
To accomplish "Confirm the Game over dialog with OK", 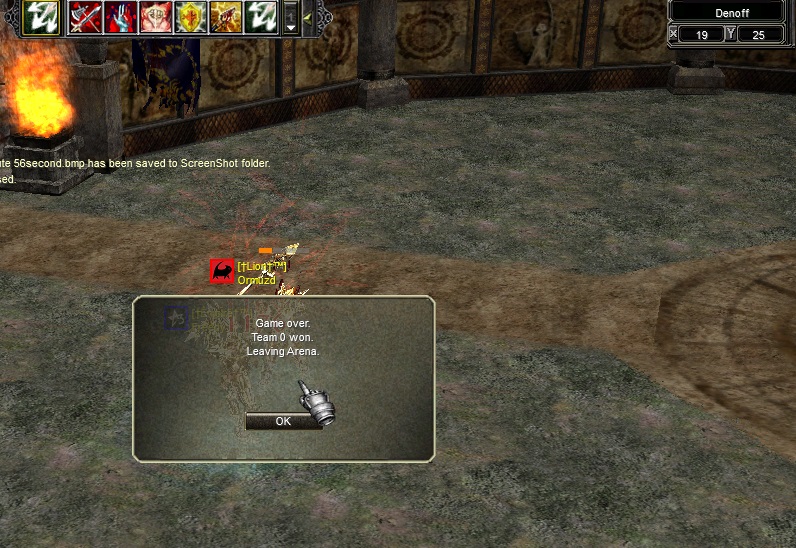I will coord(283,421).
